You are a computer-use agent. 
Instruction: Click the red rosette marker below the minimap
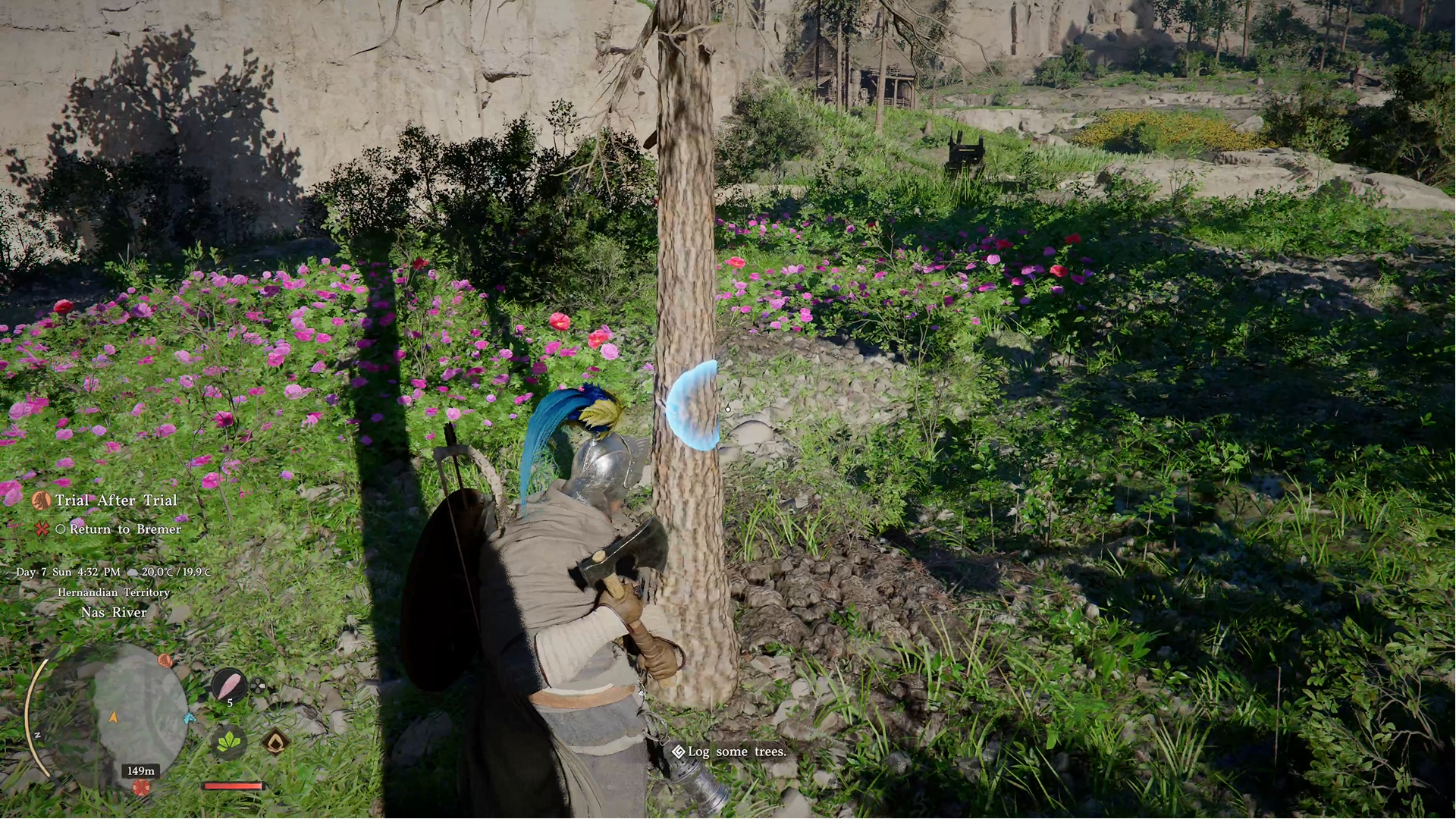[x=143, y=786]
